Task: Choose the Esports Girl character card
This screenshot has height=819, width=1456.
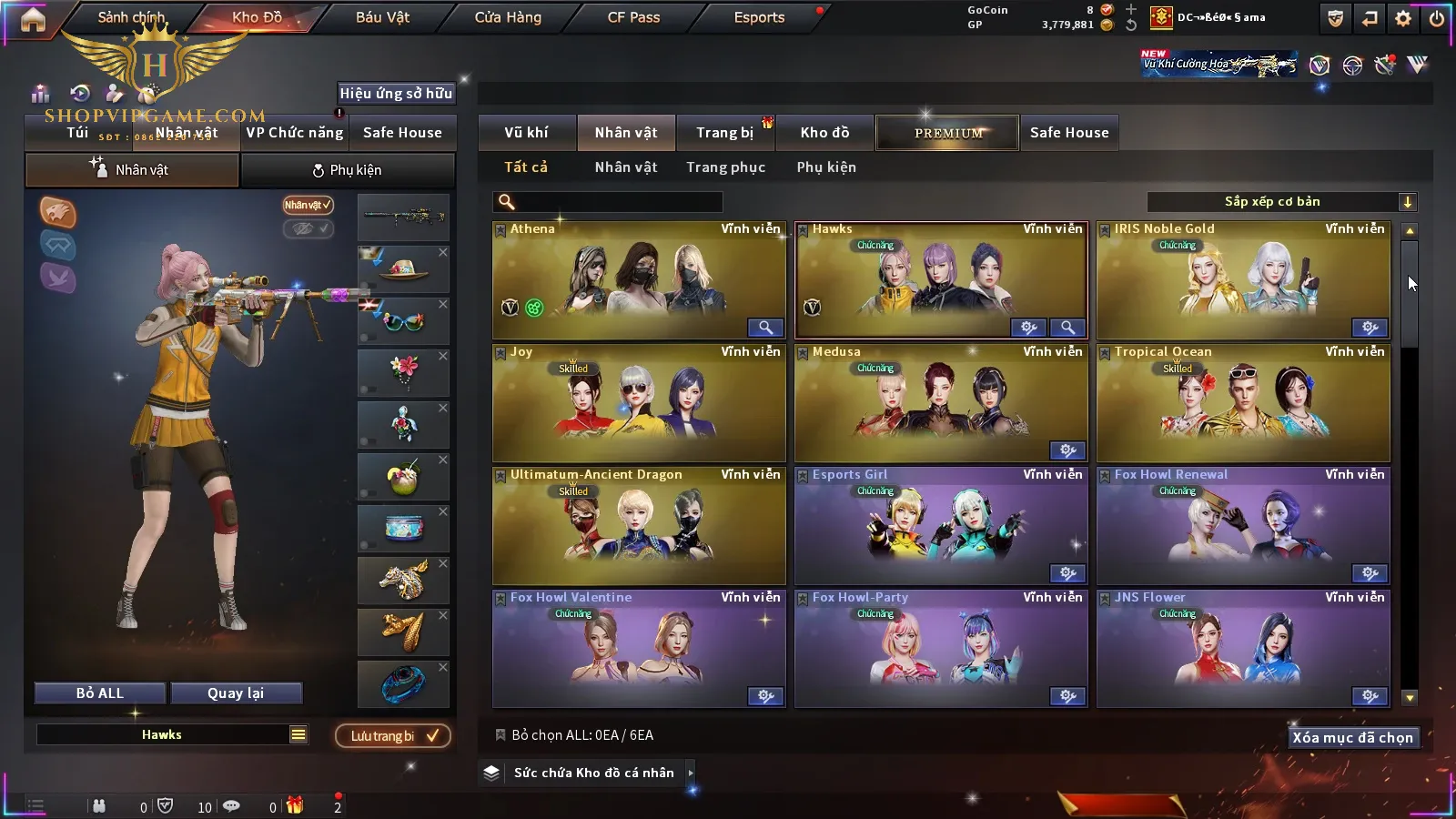Action: (x=941, y=525)
